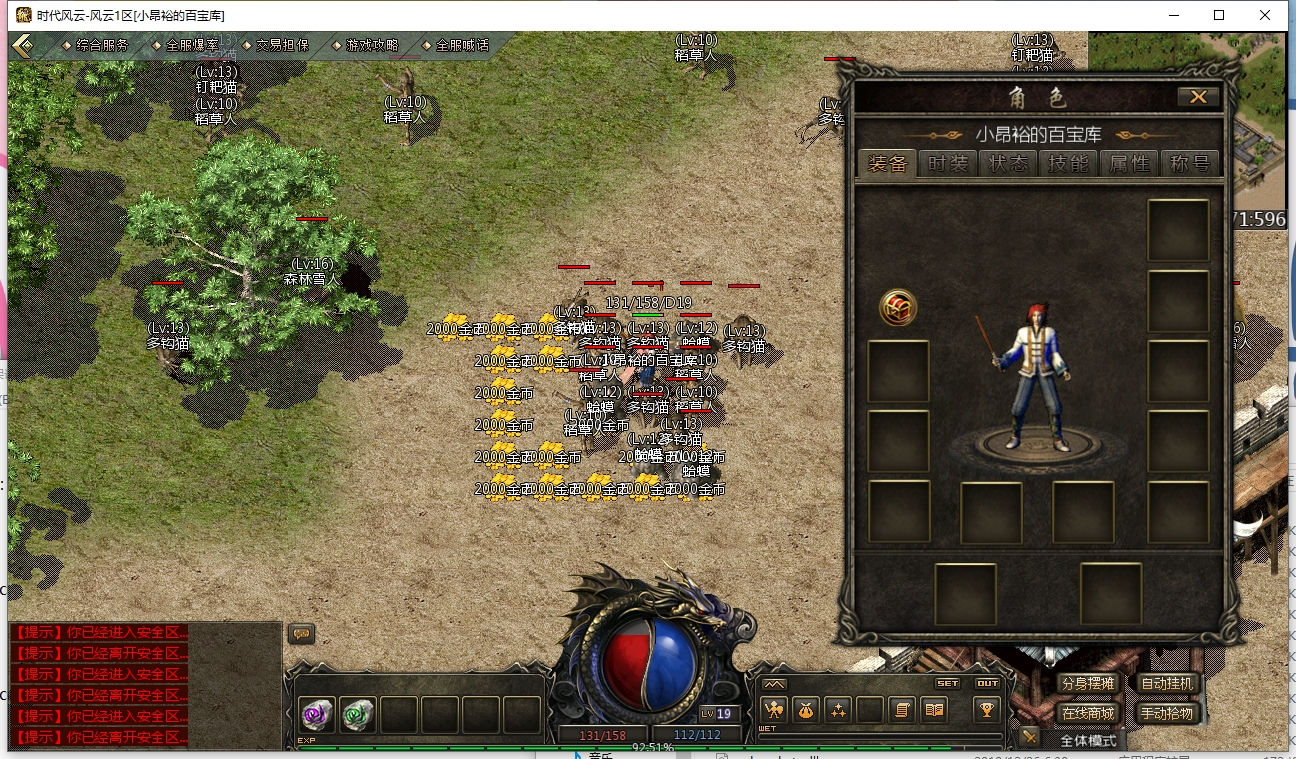1296x759 pixels.
Task: Click the red treasure chest icon
Action: [x=898, y=308]
